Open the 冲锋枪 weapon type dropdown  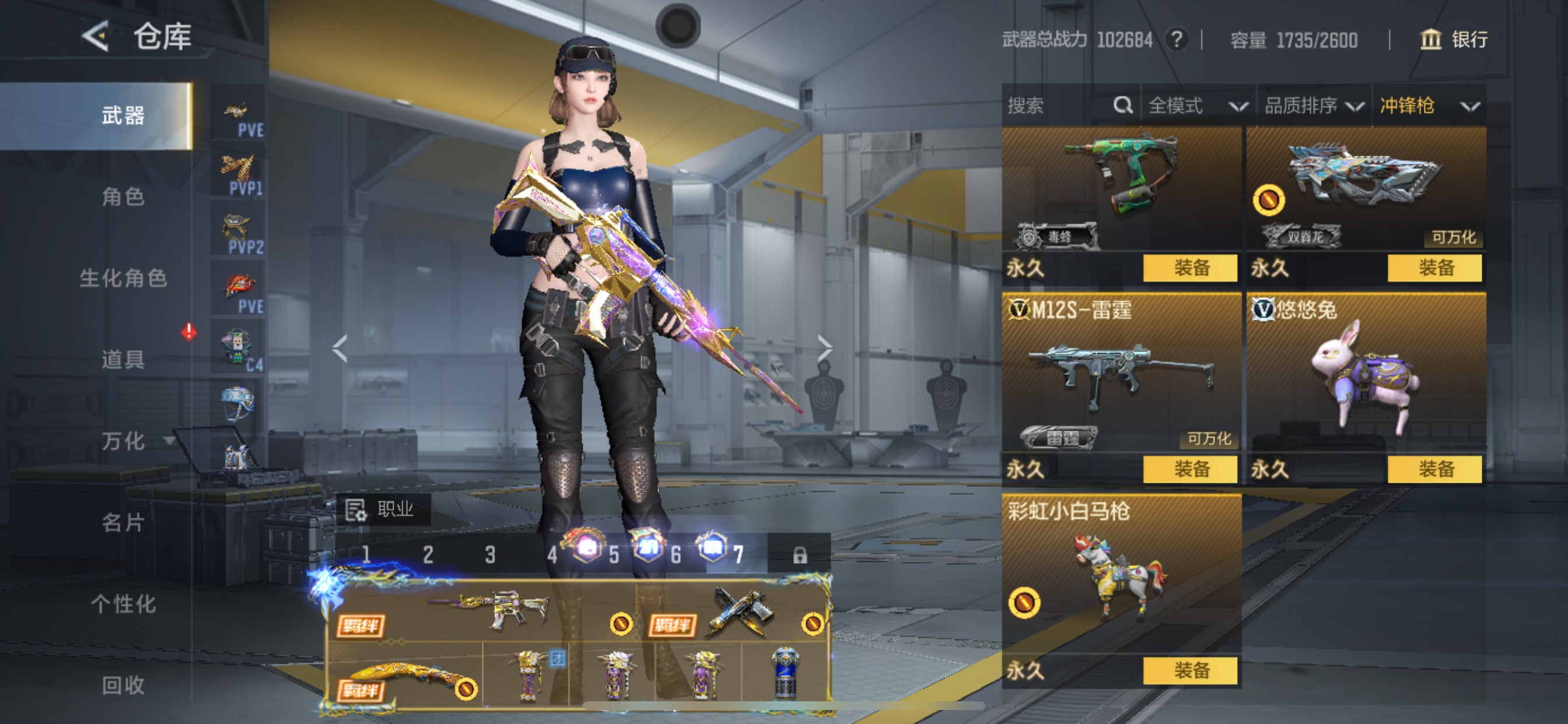[x=1429, y=106]
